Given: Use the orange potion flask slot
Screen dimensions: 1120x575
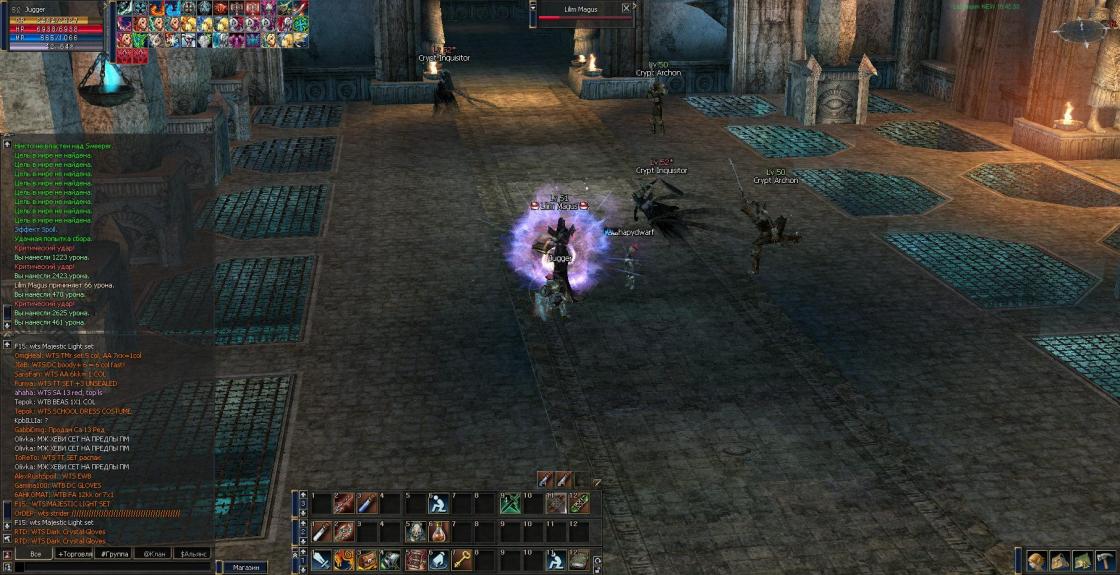Looking at the screenshot, I should 438,532.
